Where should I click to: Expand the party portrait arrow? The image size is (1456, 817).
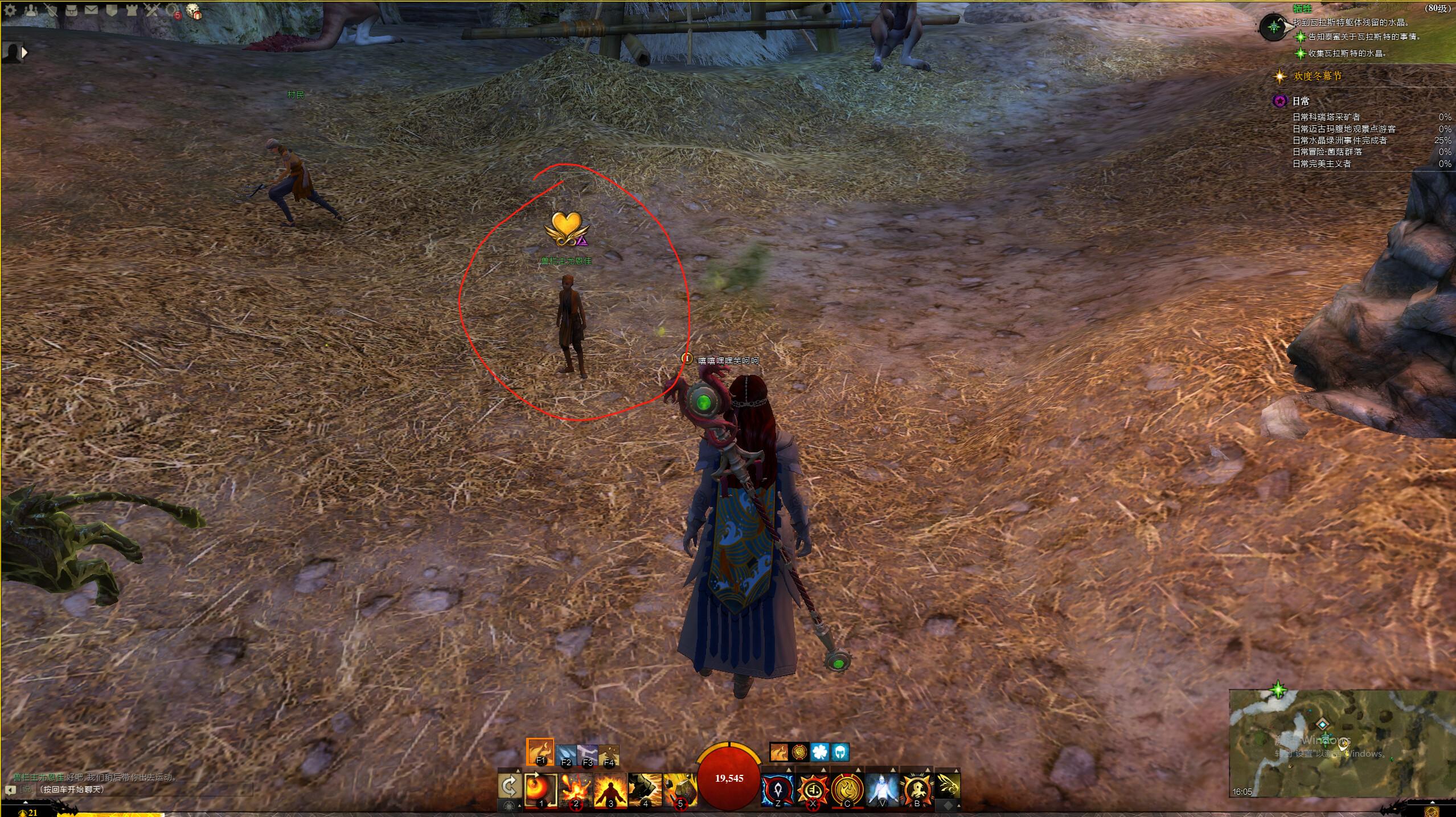coord(24,52)
